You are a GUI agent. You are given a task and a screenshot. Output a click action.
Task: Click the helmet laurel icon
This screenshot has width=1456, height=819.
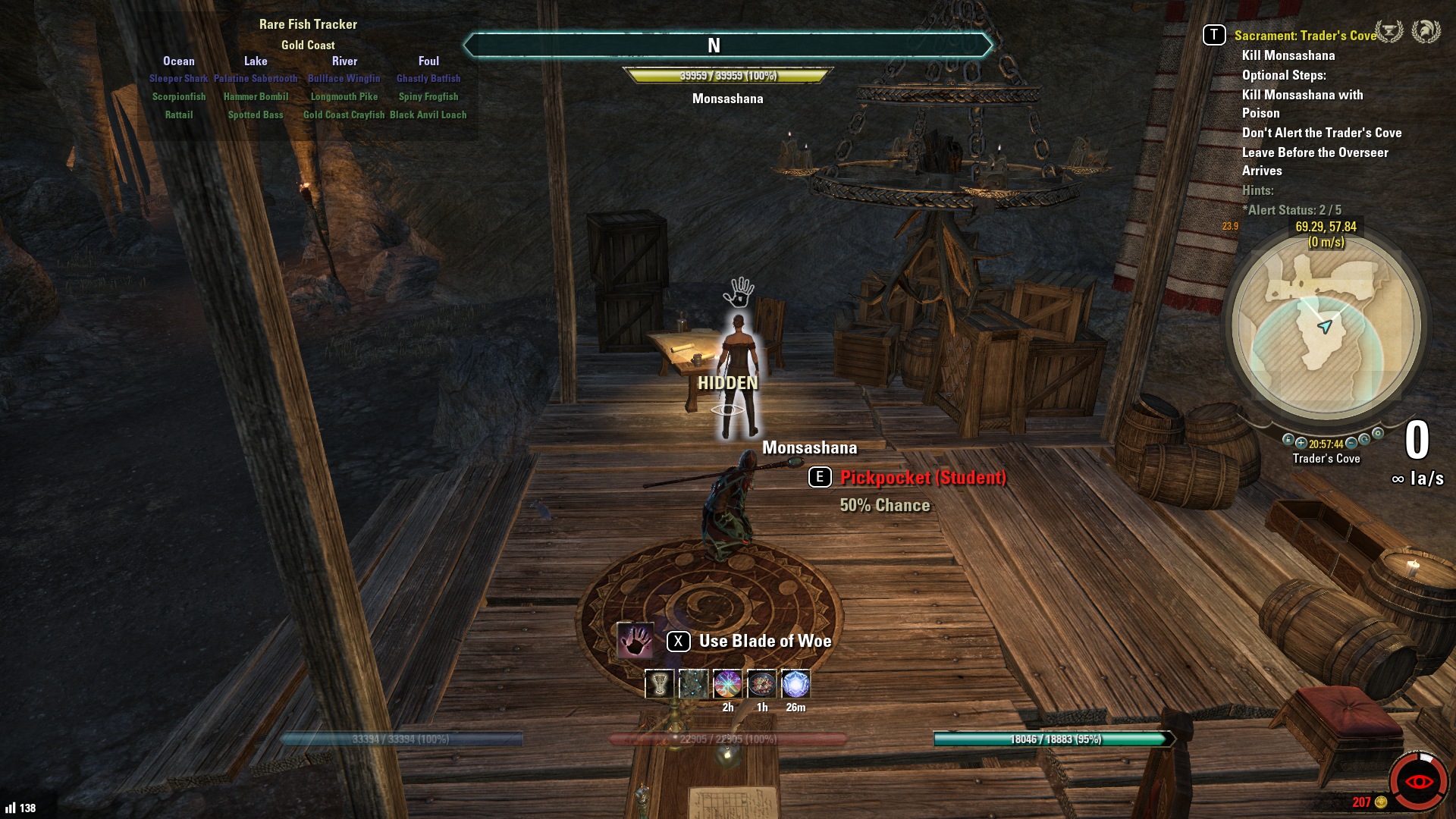click(x=1426, y=32)
